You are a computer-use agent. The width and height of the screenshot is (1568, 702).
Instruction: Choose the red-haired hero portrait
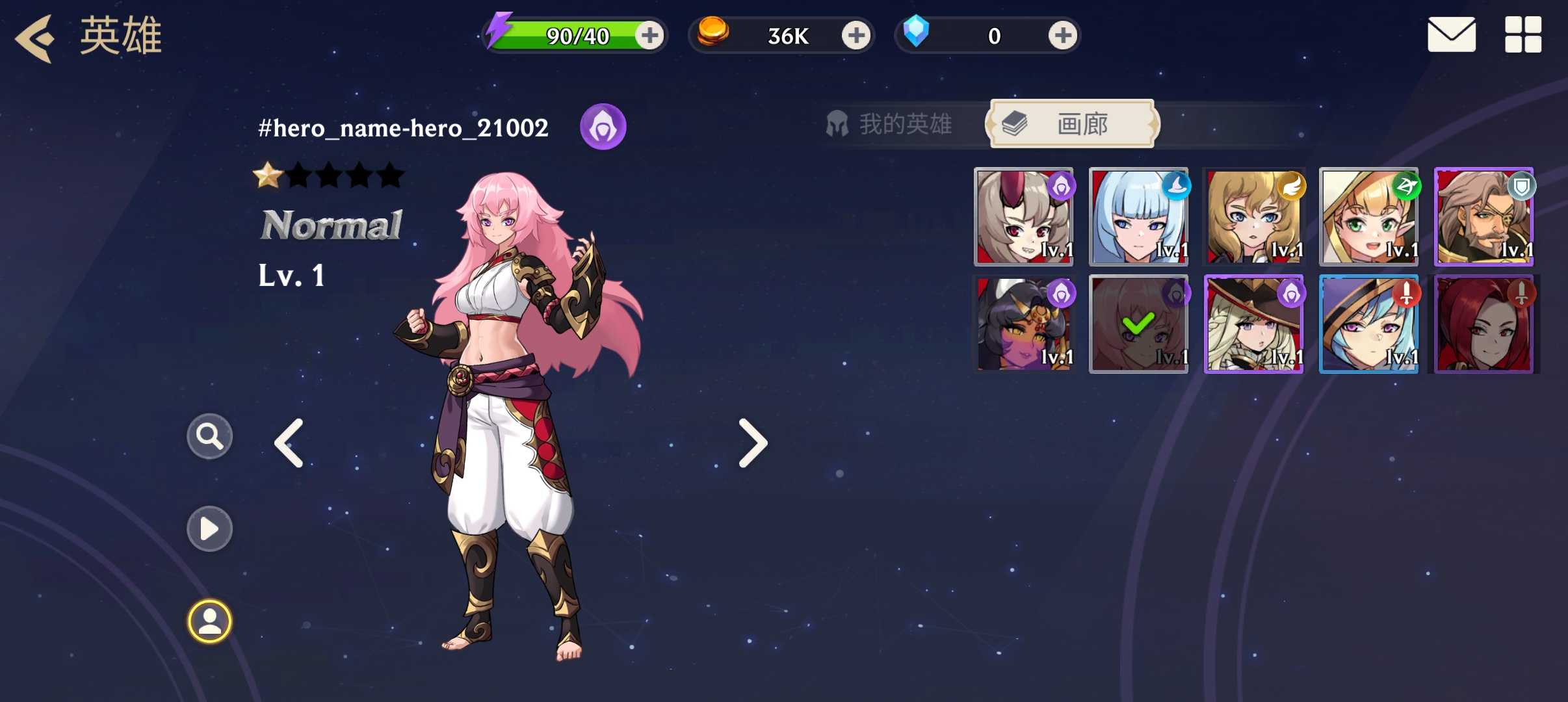pos(1483,324)
